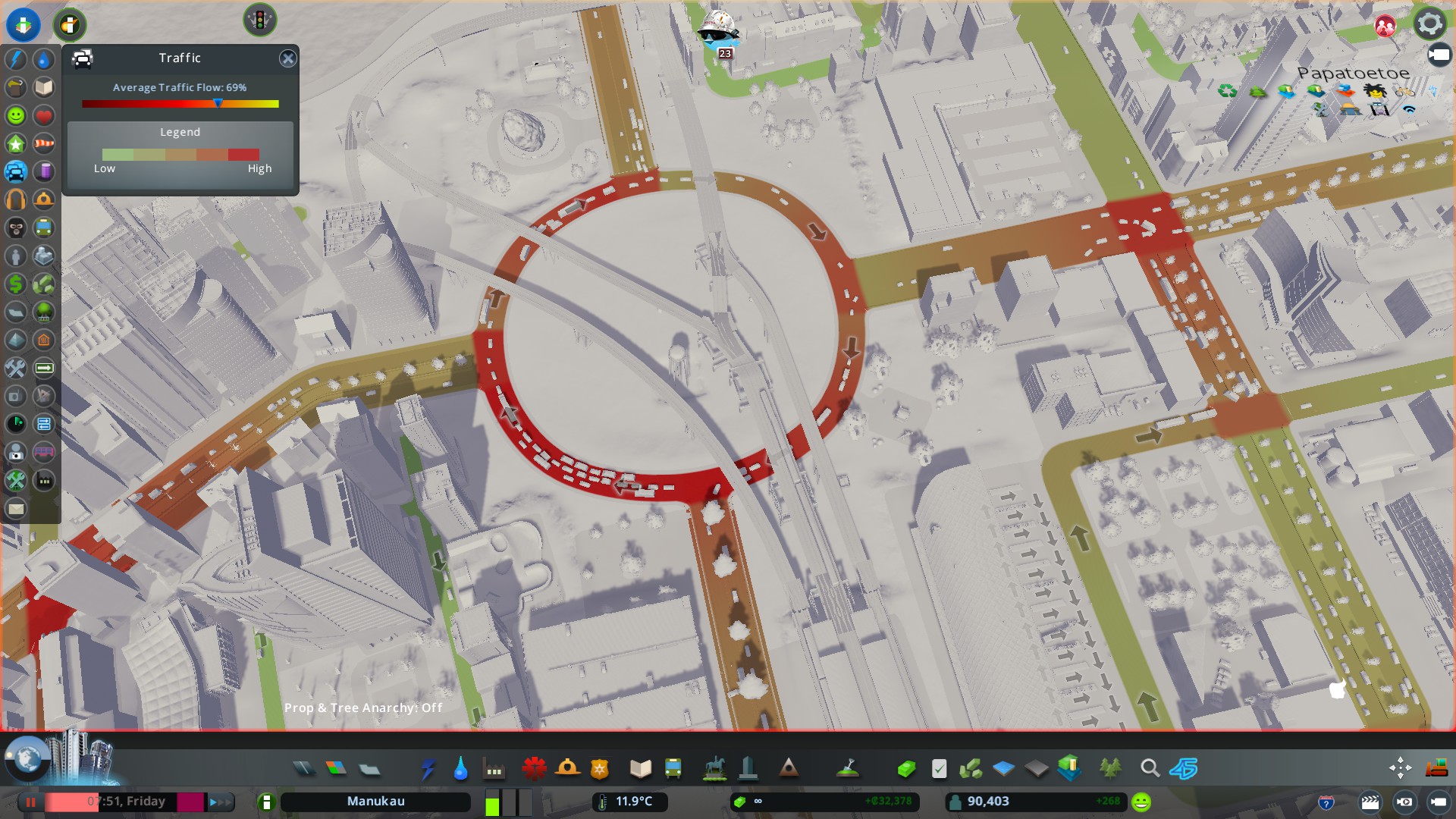Open the Education book build menu

[641, 769]
